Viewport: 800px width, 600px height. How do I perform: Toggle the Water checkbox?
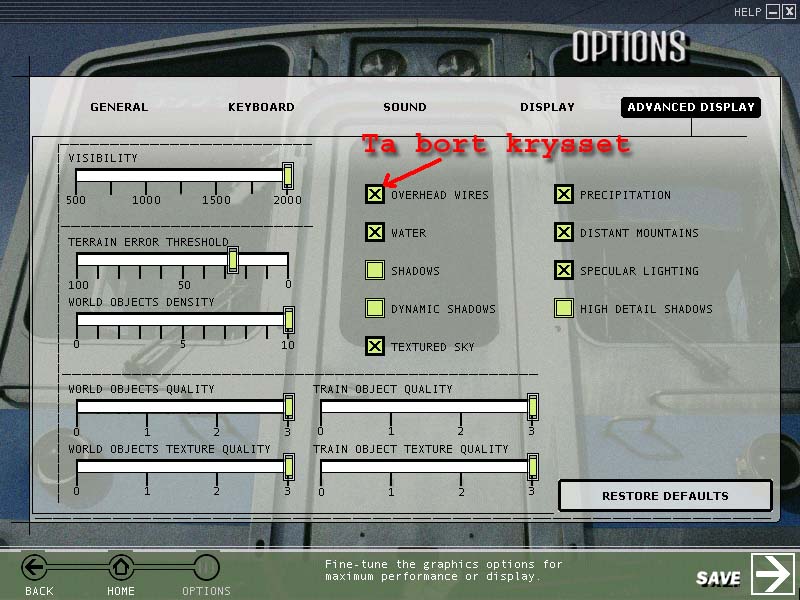[x=375, y=232]
